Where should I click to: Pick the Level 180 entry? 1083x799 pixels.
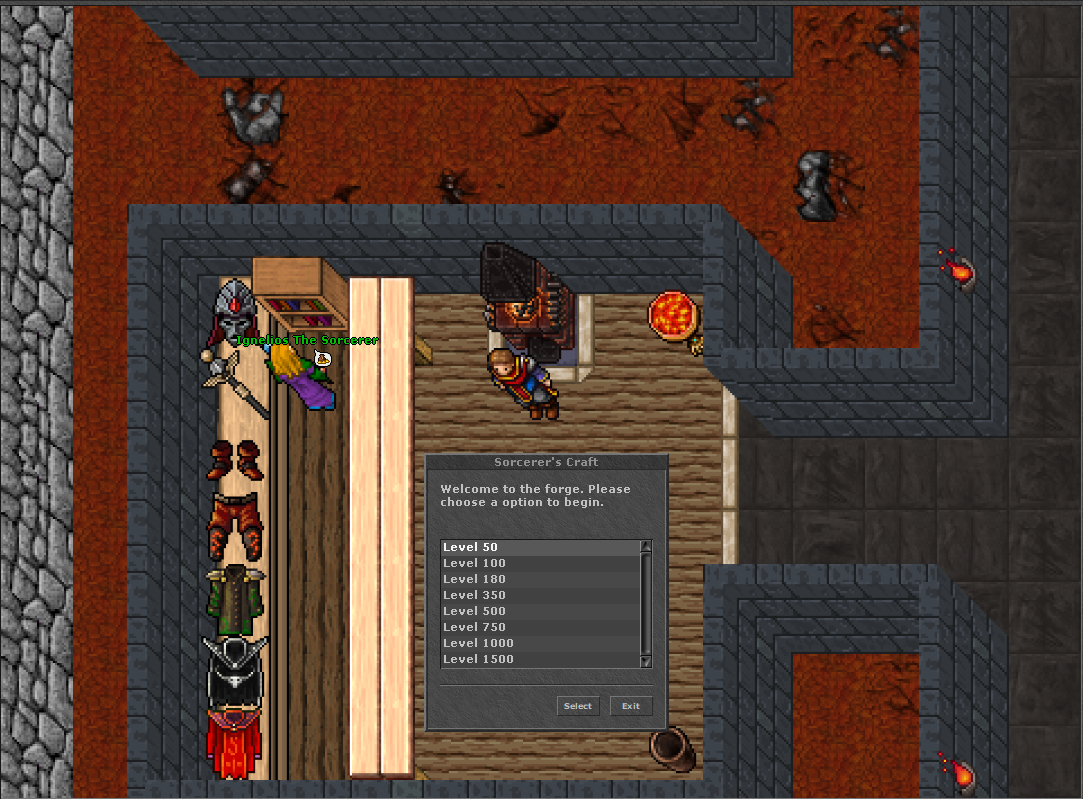(x=539, y=579)
